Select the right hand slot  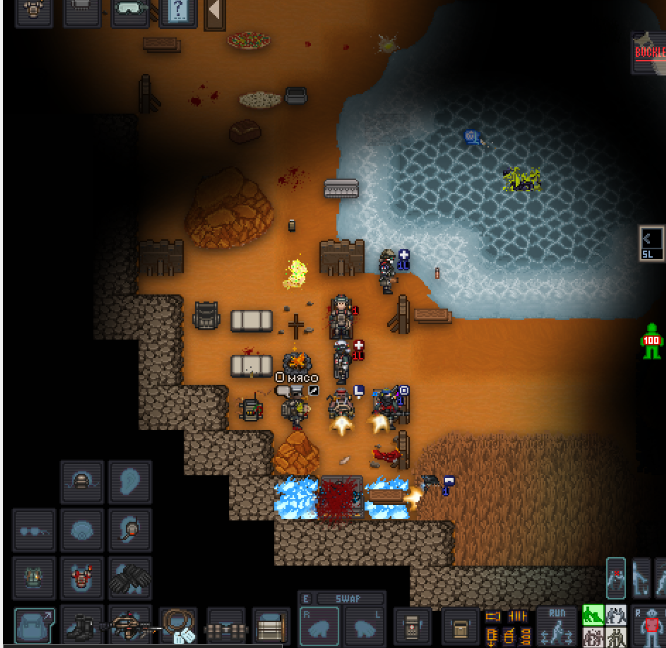320,628
